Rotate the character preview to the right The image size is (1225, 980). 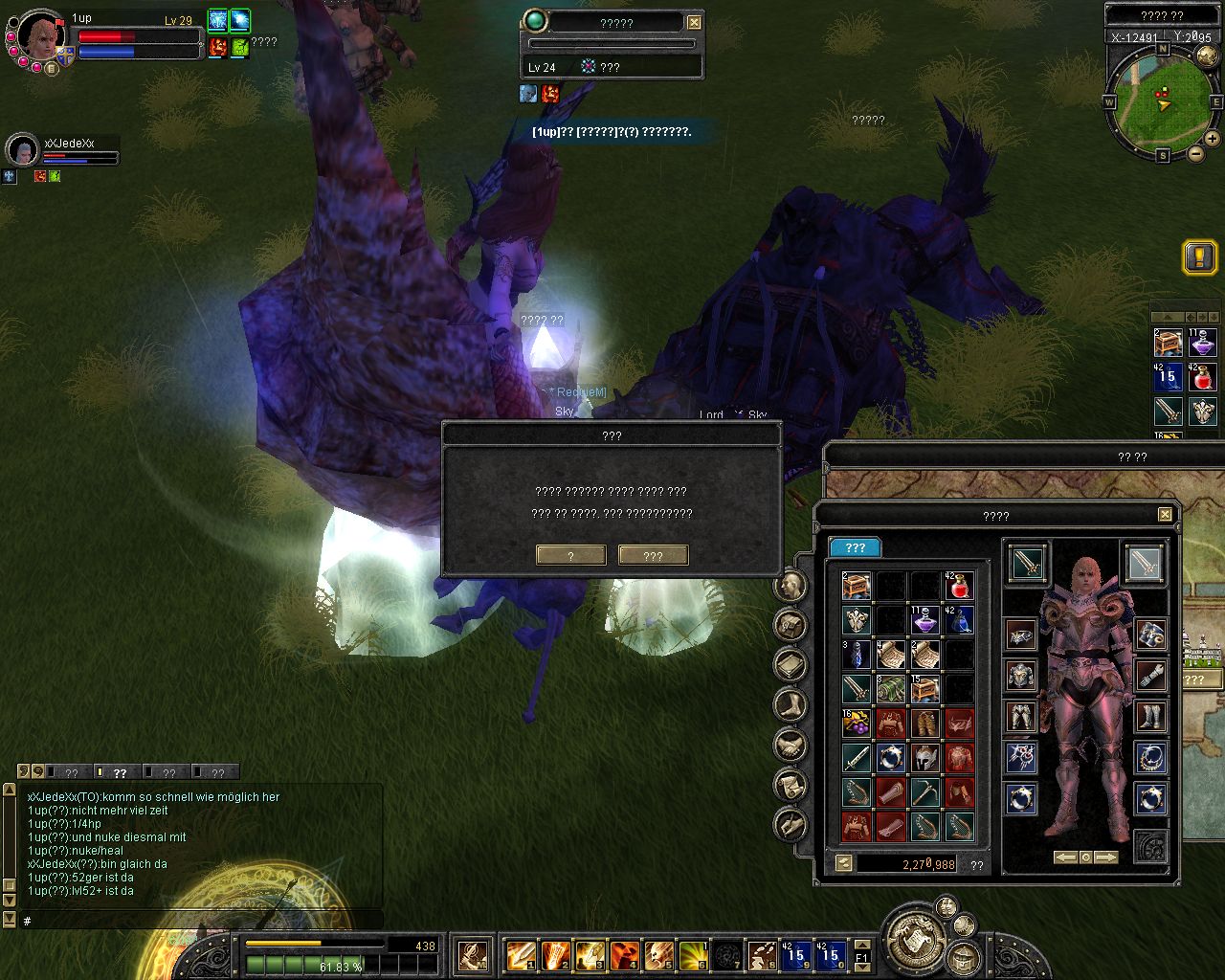[x=1106, y=857]
